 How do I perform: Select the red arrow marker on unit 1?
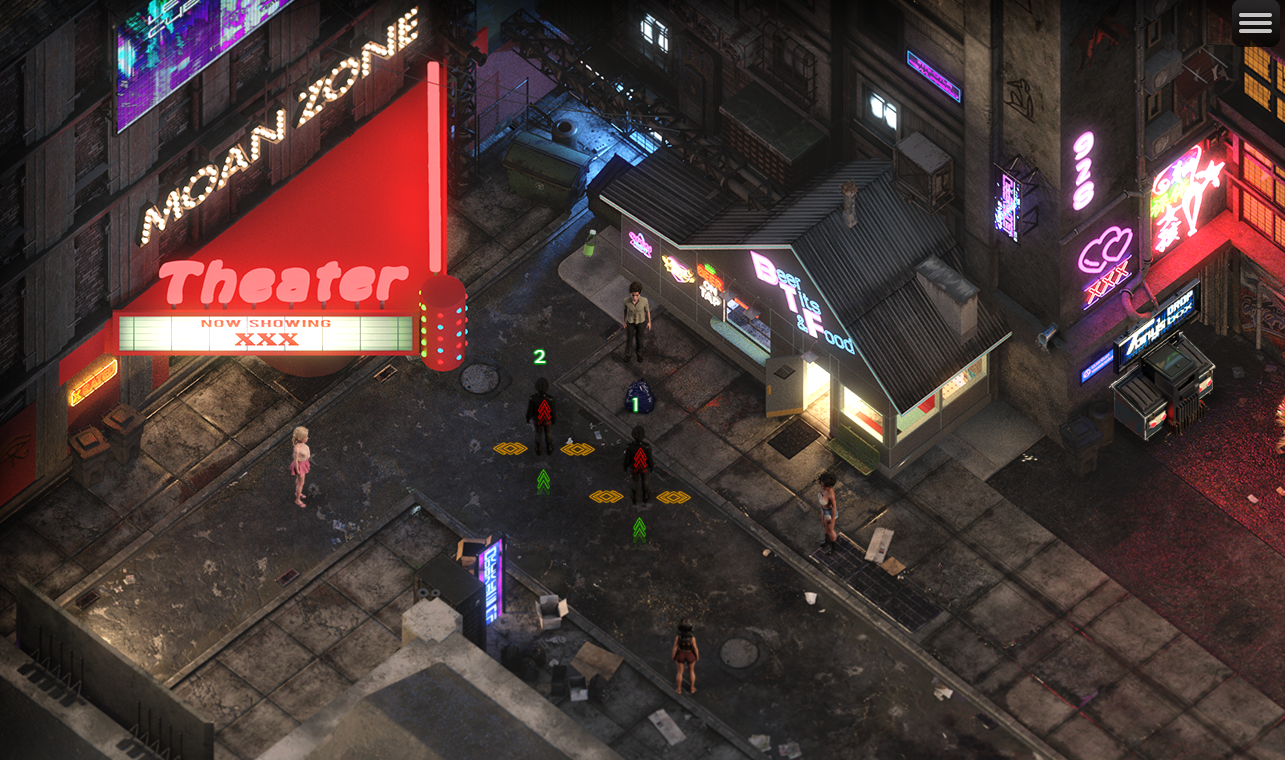[x=640, y=460]
